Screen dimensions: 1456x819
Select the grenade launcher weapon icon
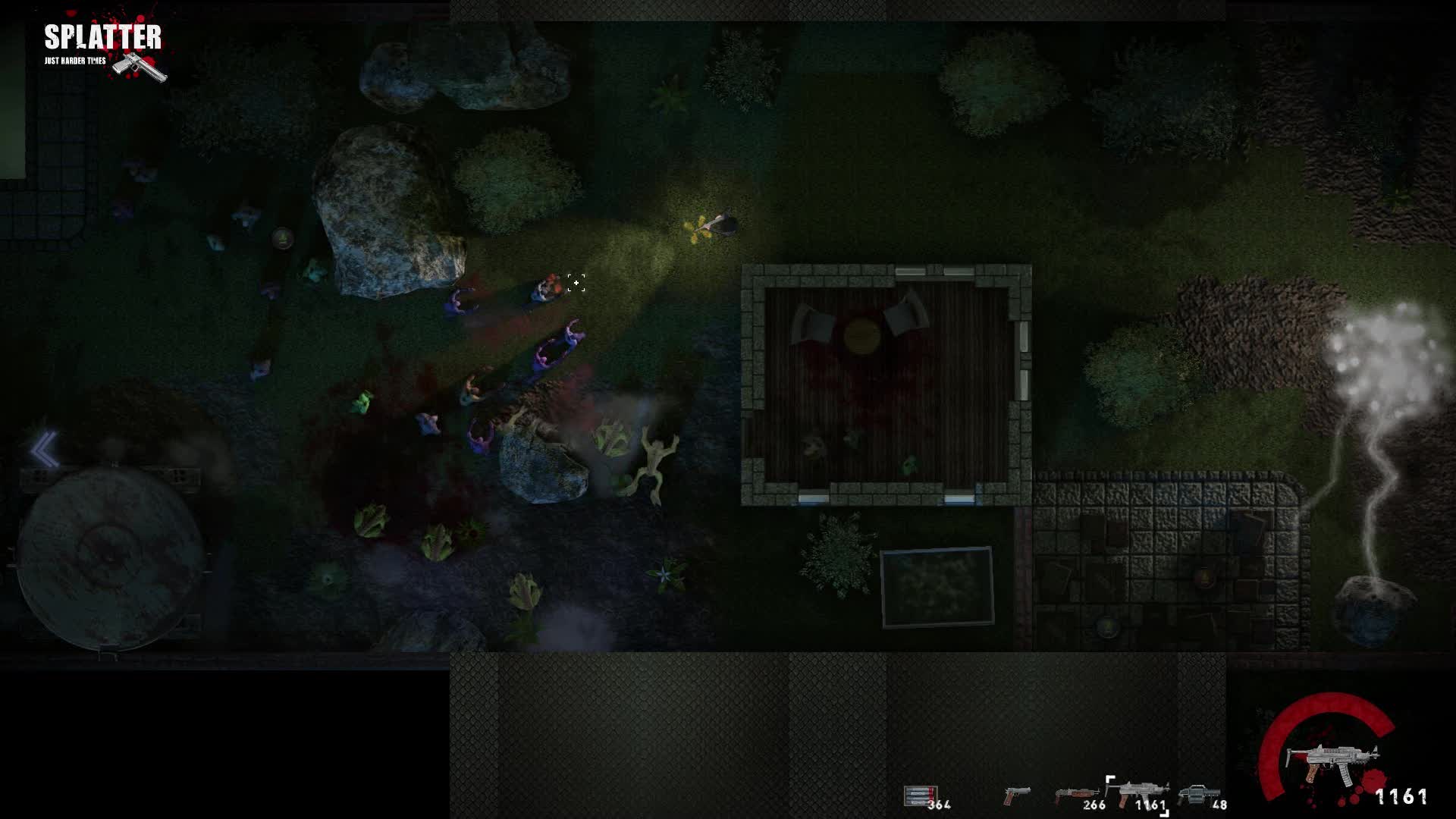[x=1200, y=792]
